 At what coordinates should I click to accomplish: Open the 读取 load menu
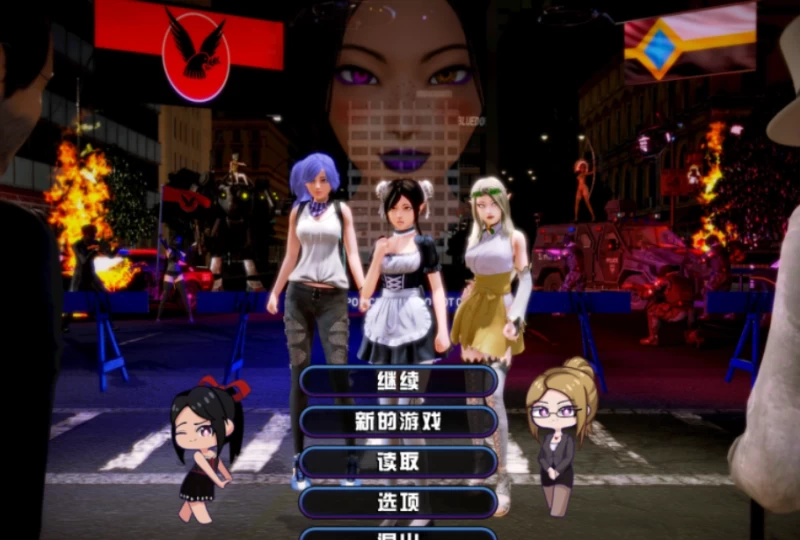[398, 462]
